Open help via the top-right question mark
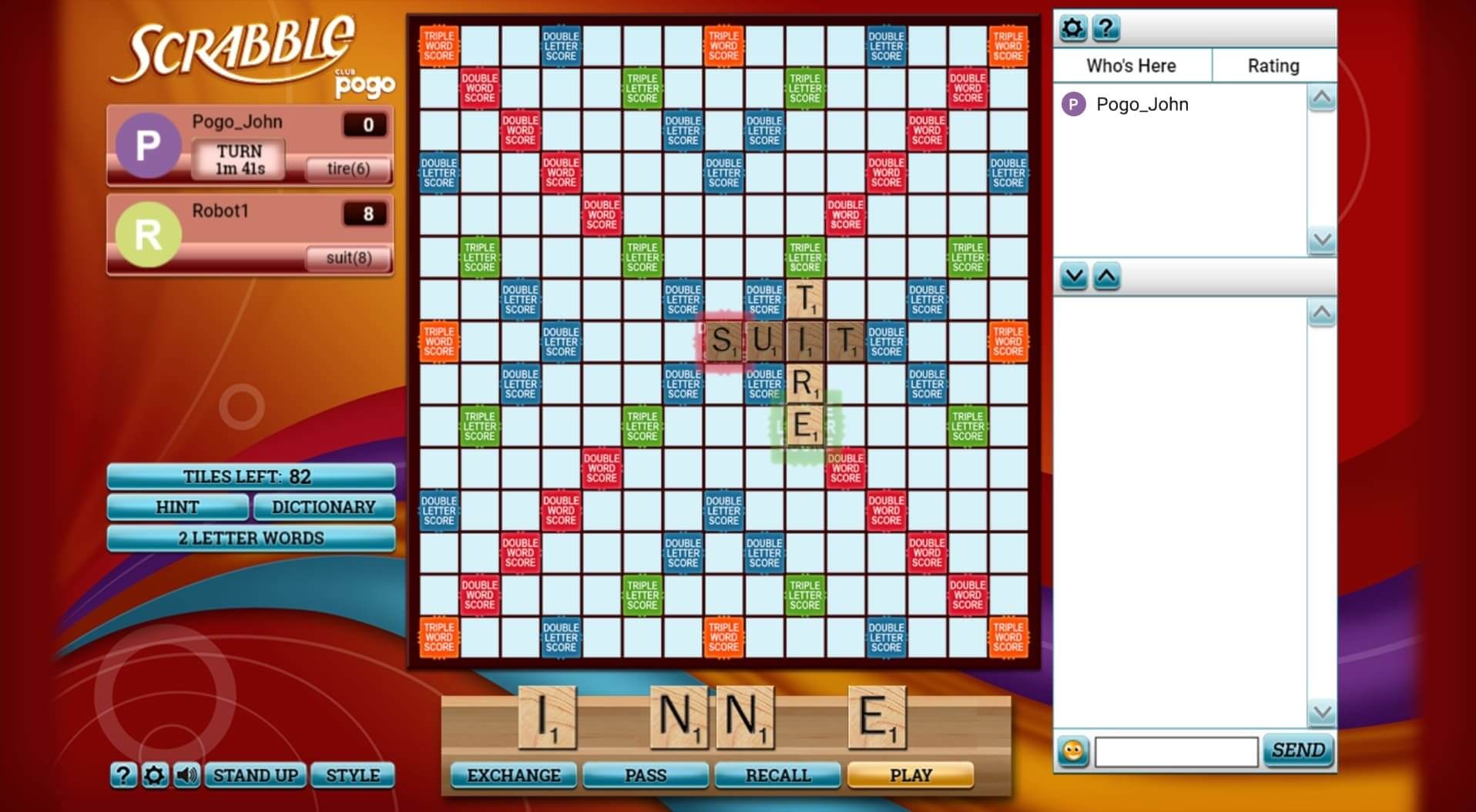The width and height of the screenshot is (1476, 812). 1107,26
